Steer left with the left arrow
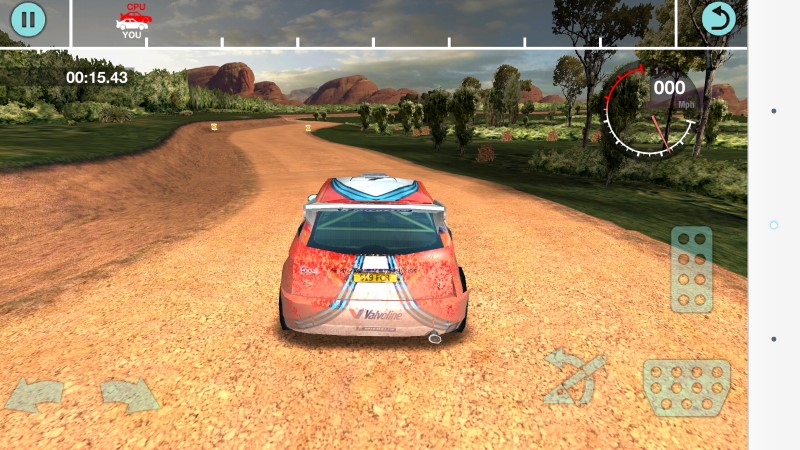Screen dimensions: 800x450 point(35,395)
